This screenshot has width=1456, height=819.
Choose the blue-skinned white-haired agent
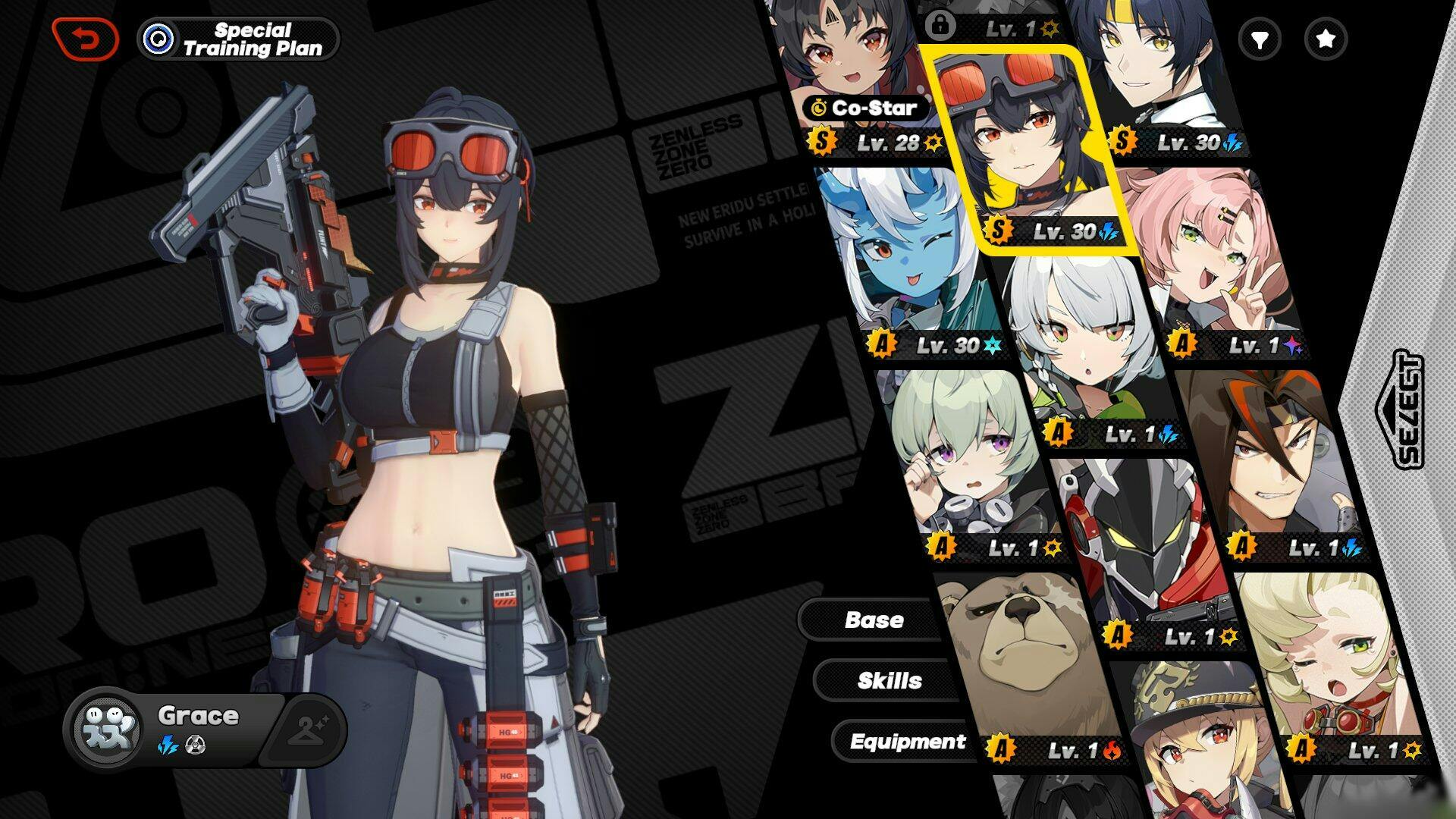tap(906, 258)
